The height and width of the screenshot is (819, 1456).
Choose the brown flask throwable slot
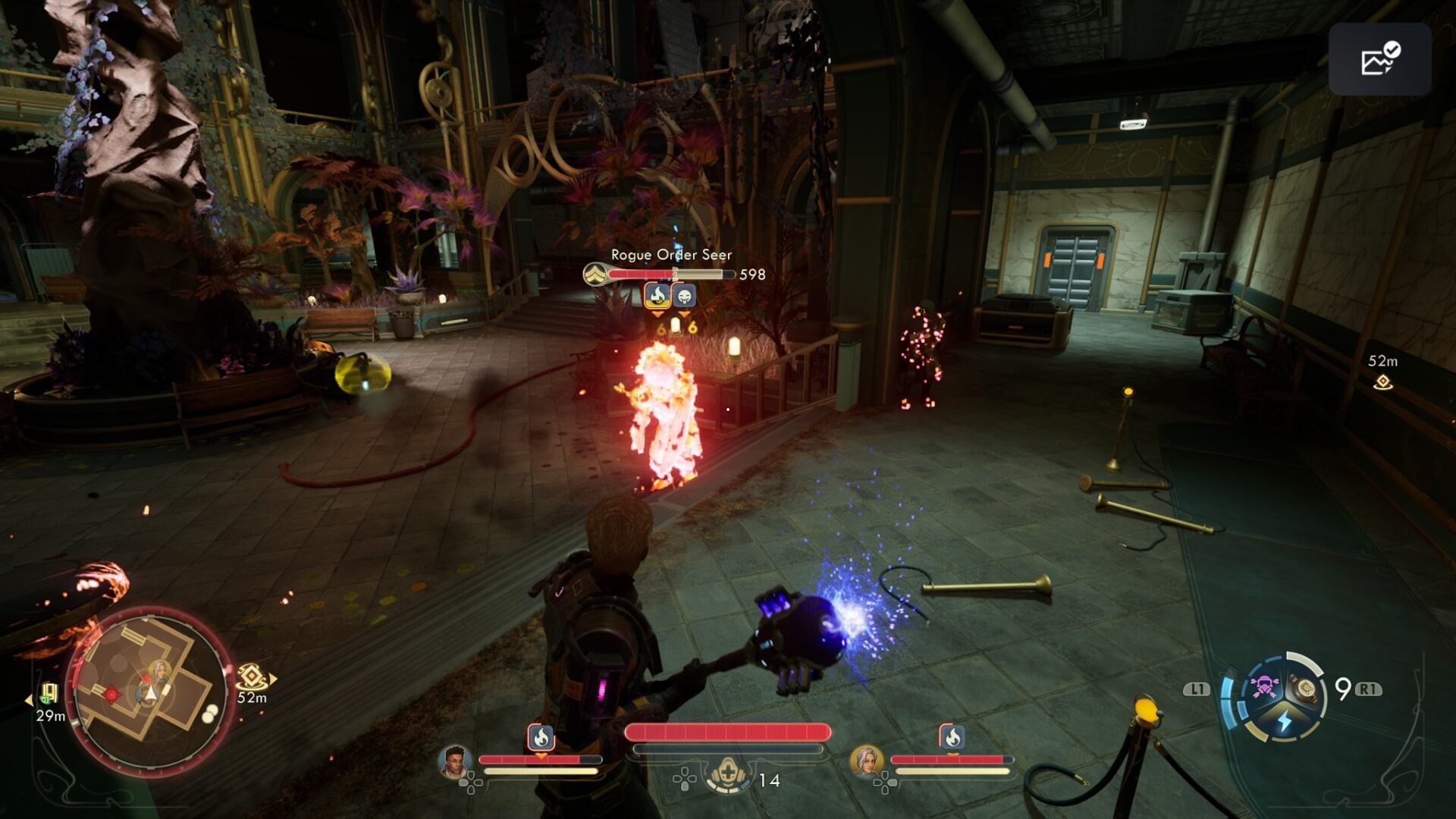[1306, 689]
